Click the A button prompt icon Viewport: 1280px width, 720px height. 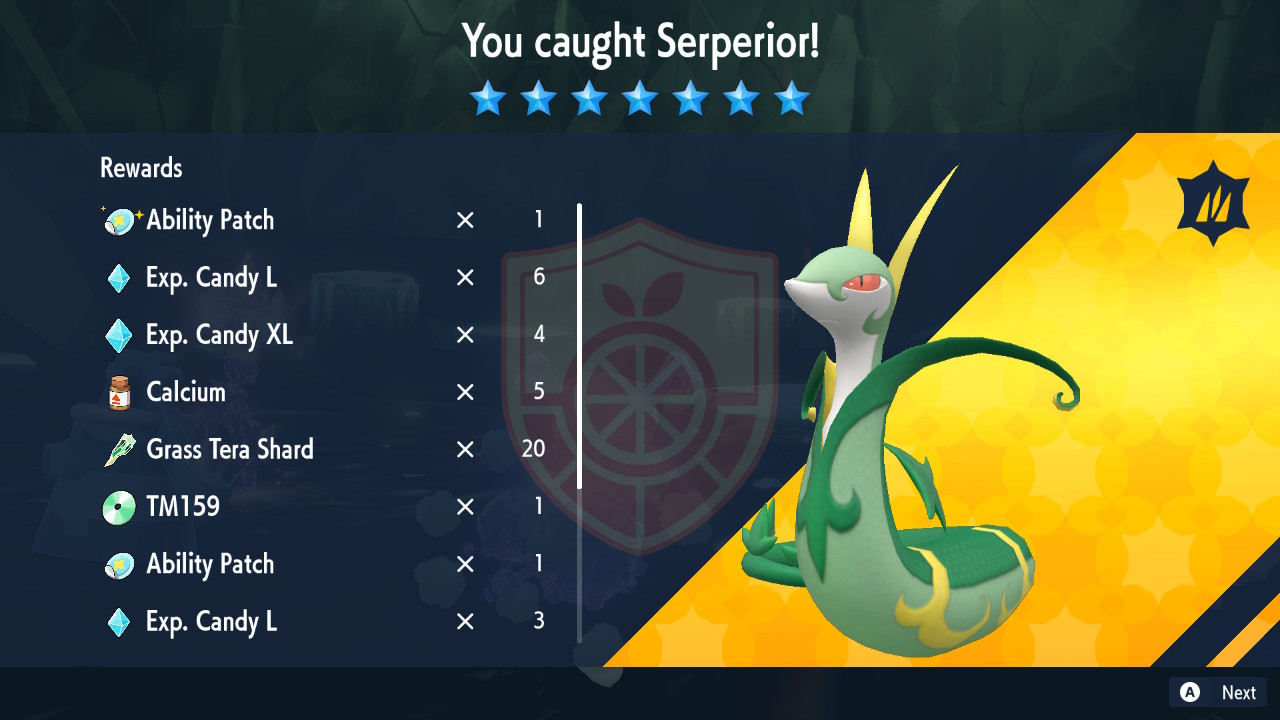coord(1190,692)
